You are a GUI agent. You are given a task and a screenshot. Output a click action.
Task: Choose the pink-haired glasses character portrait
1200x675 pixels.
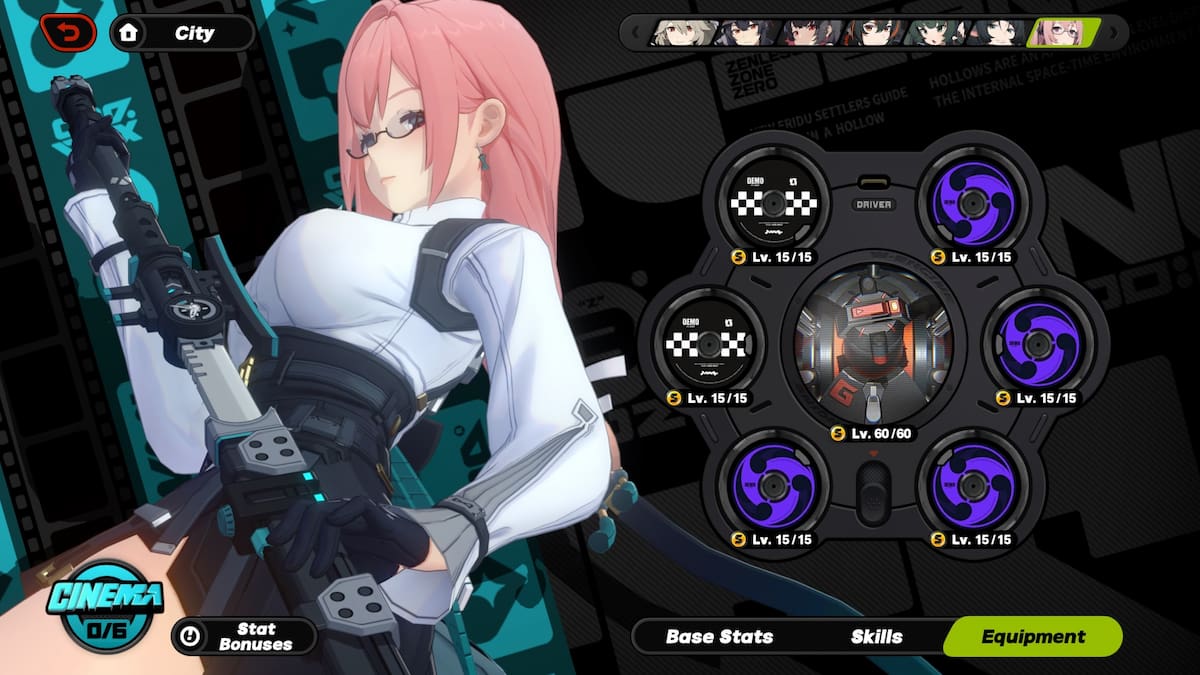point(1063,33)
